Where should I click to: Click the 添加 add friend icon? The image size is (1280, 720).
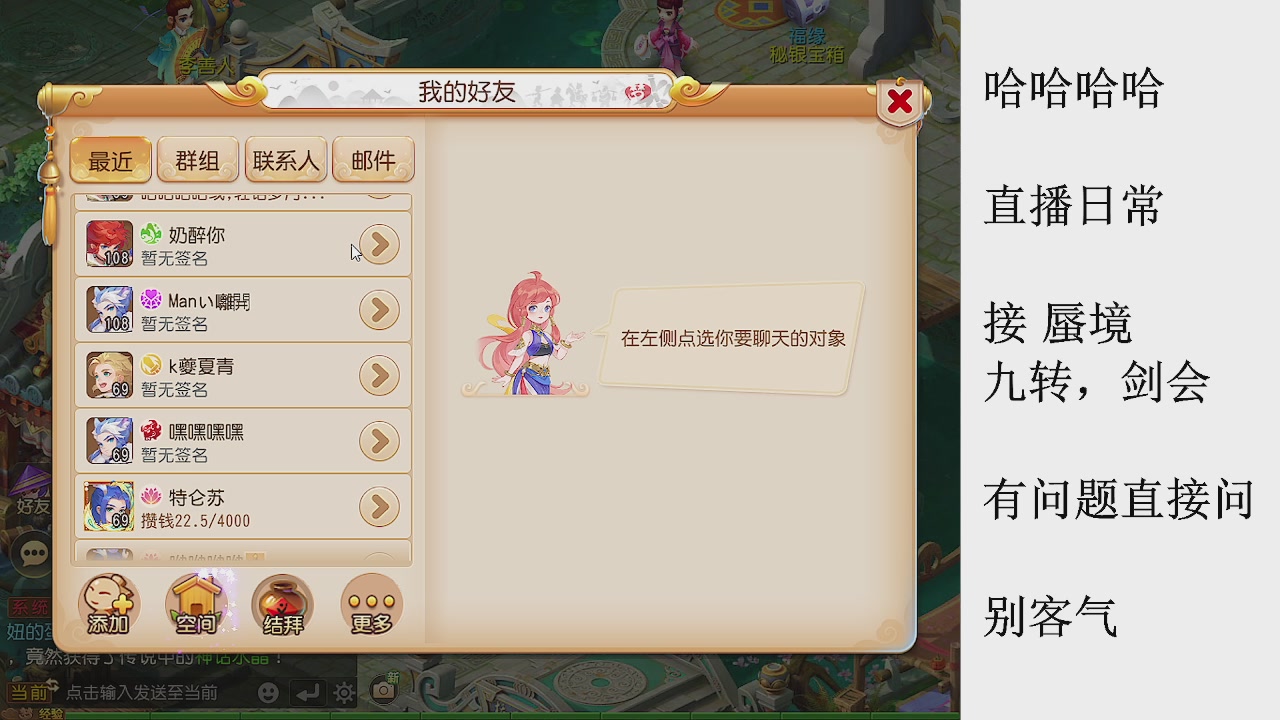click(108, 605)
